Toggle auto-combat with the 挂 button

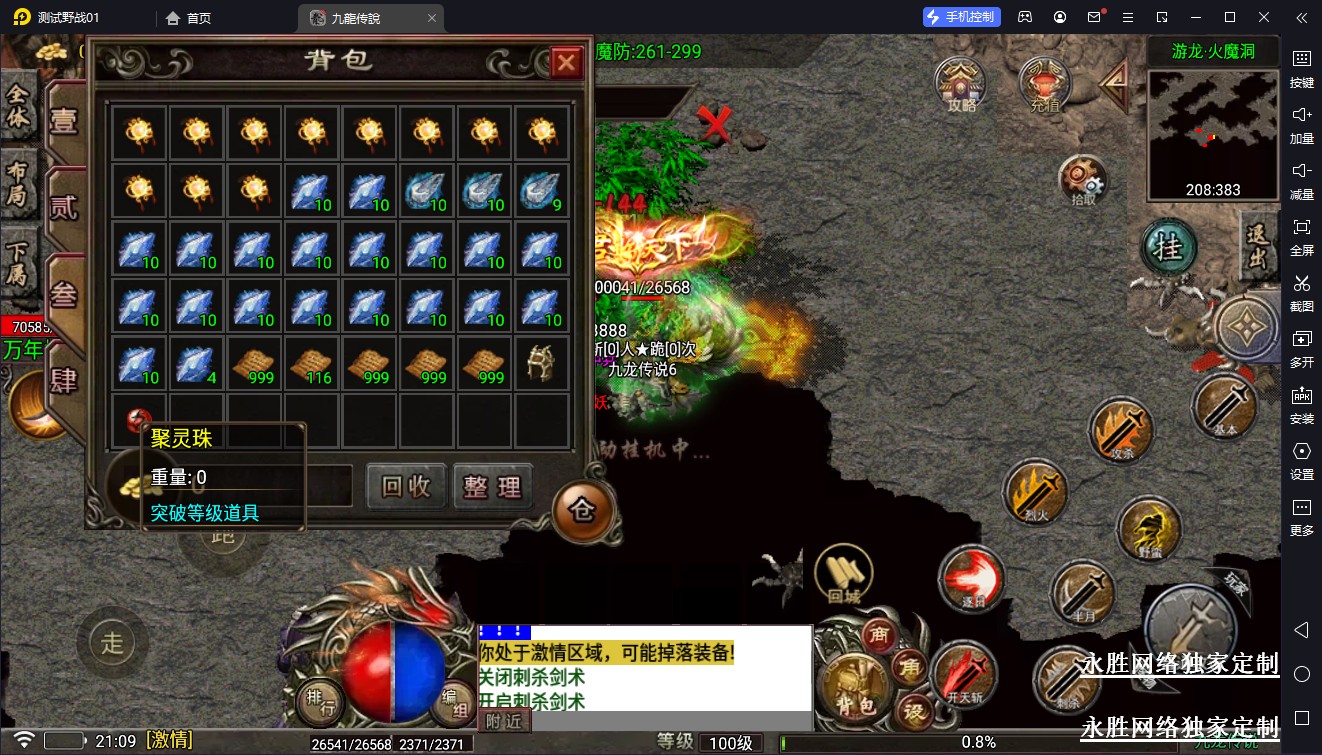(x=1169, y=248)
